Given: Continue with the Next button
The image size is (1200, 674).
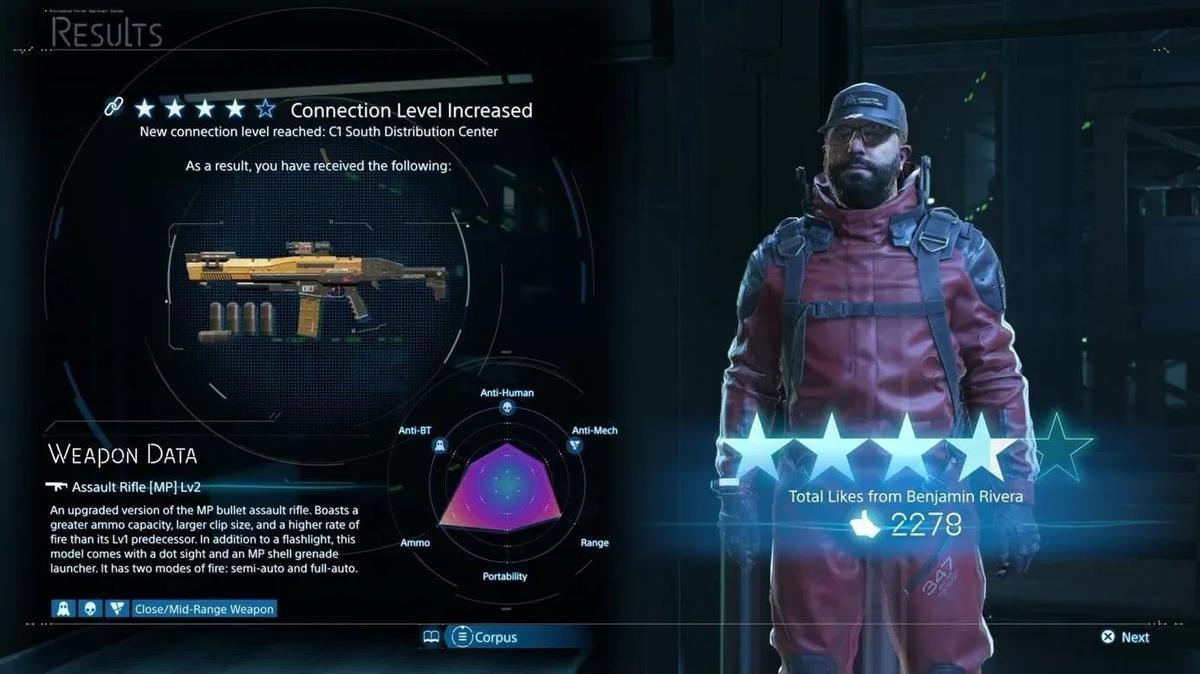Looking at the screenshot, I should point(1125,637).
